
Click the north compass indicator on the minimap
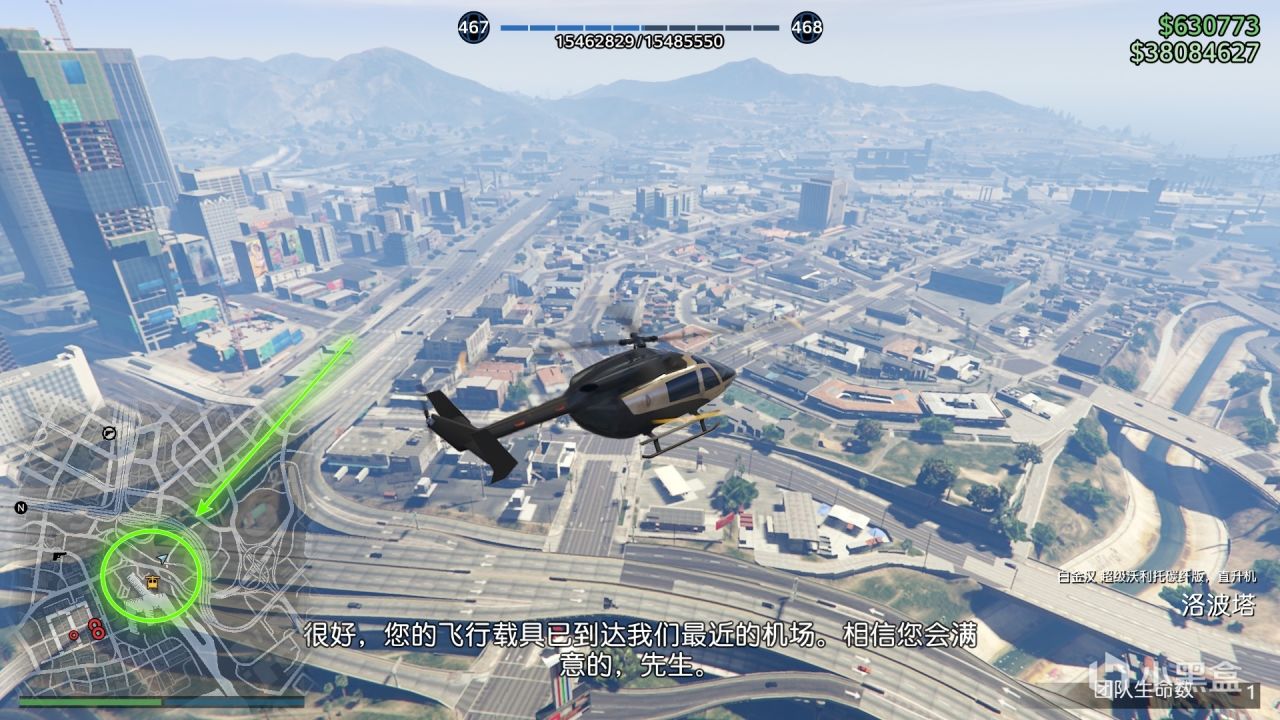click(20, 507)
